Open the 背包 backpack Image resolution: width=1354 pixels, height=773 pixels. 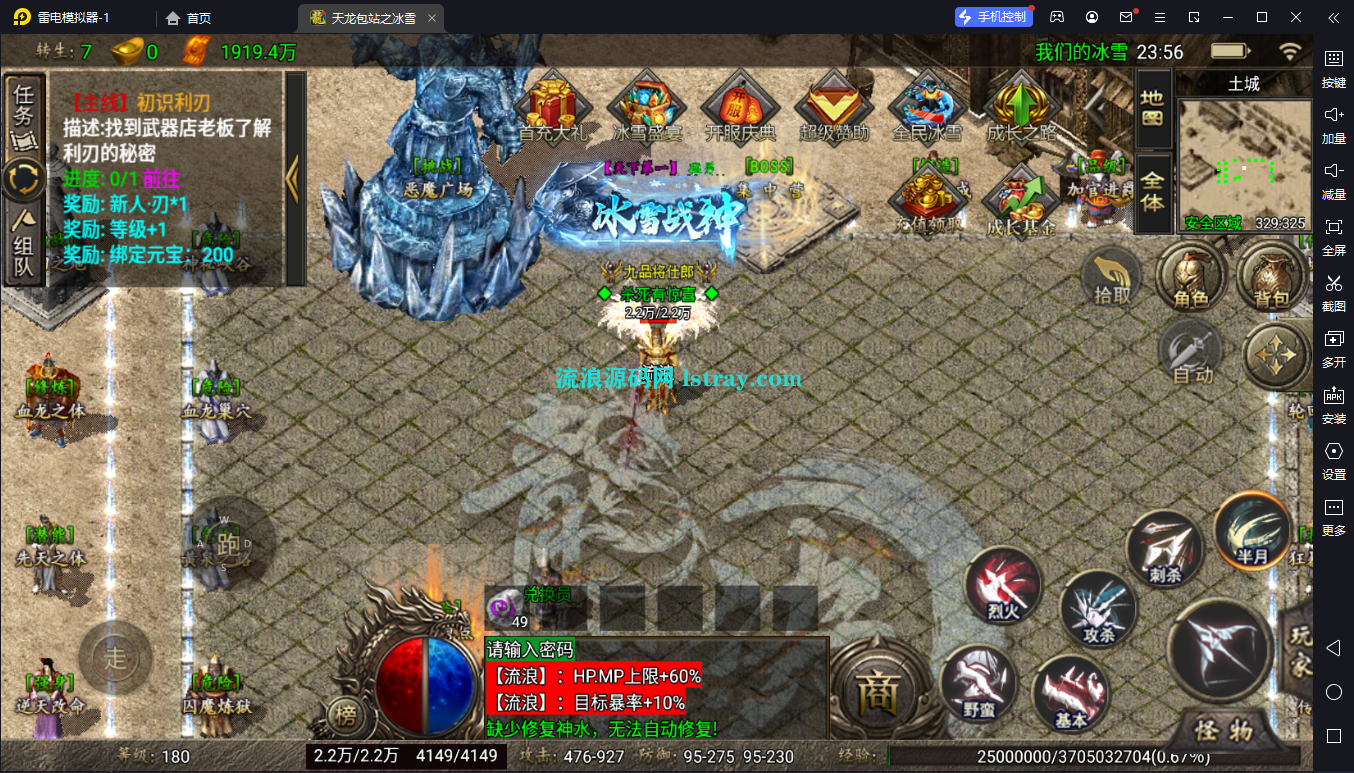(x=1271, y=275)
